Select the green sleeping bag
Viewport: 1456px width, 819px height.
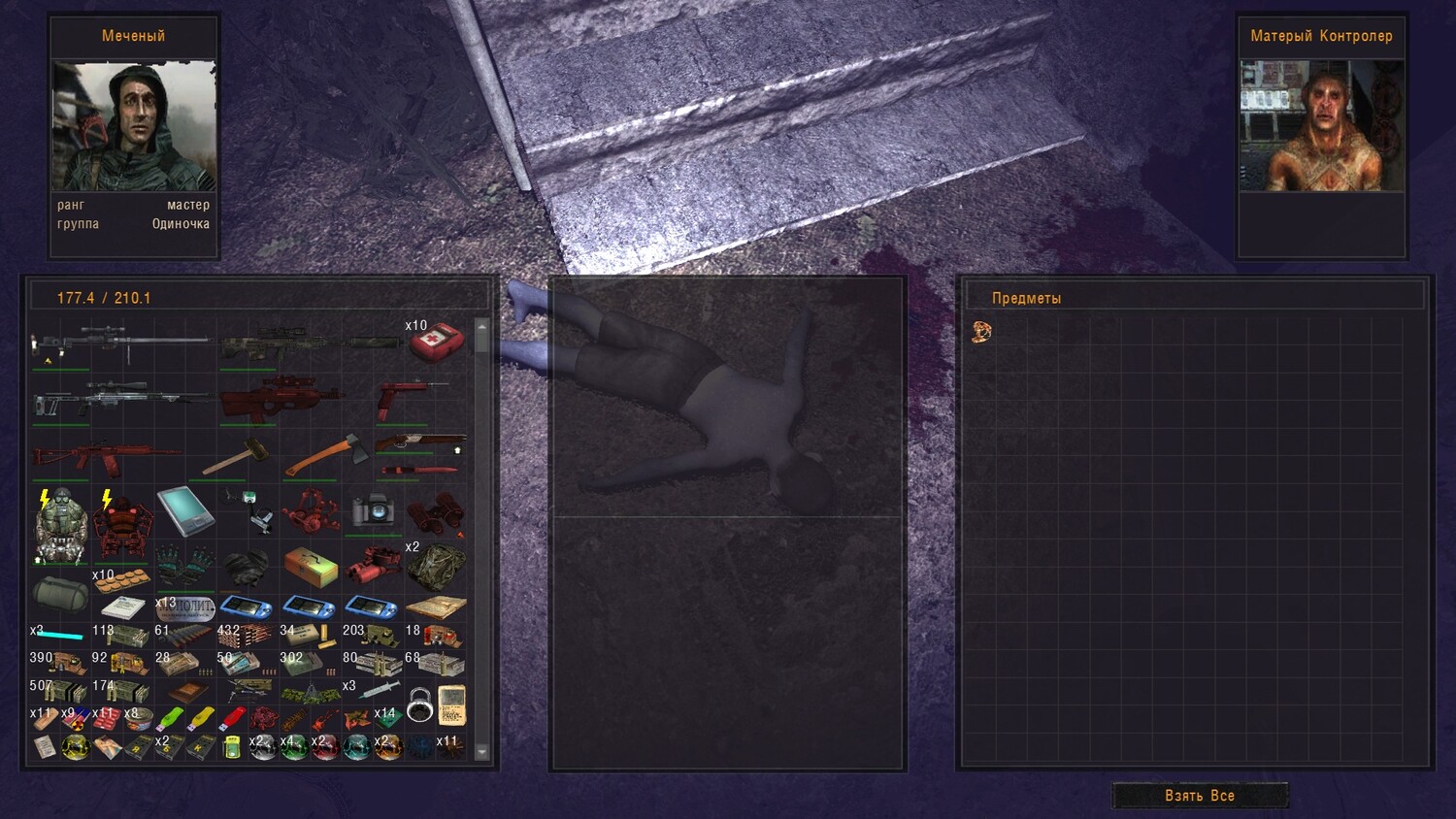point(59,593)
